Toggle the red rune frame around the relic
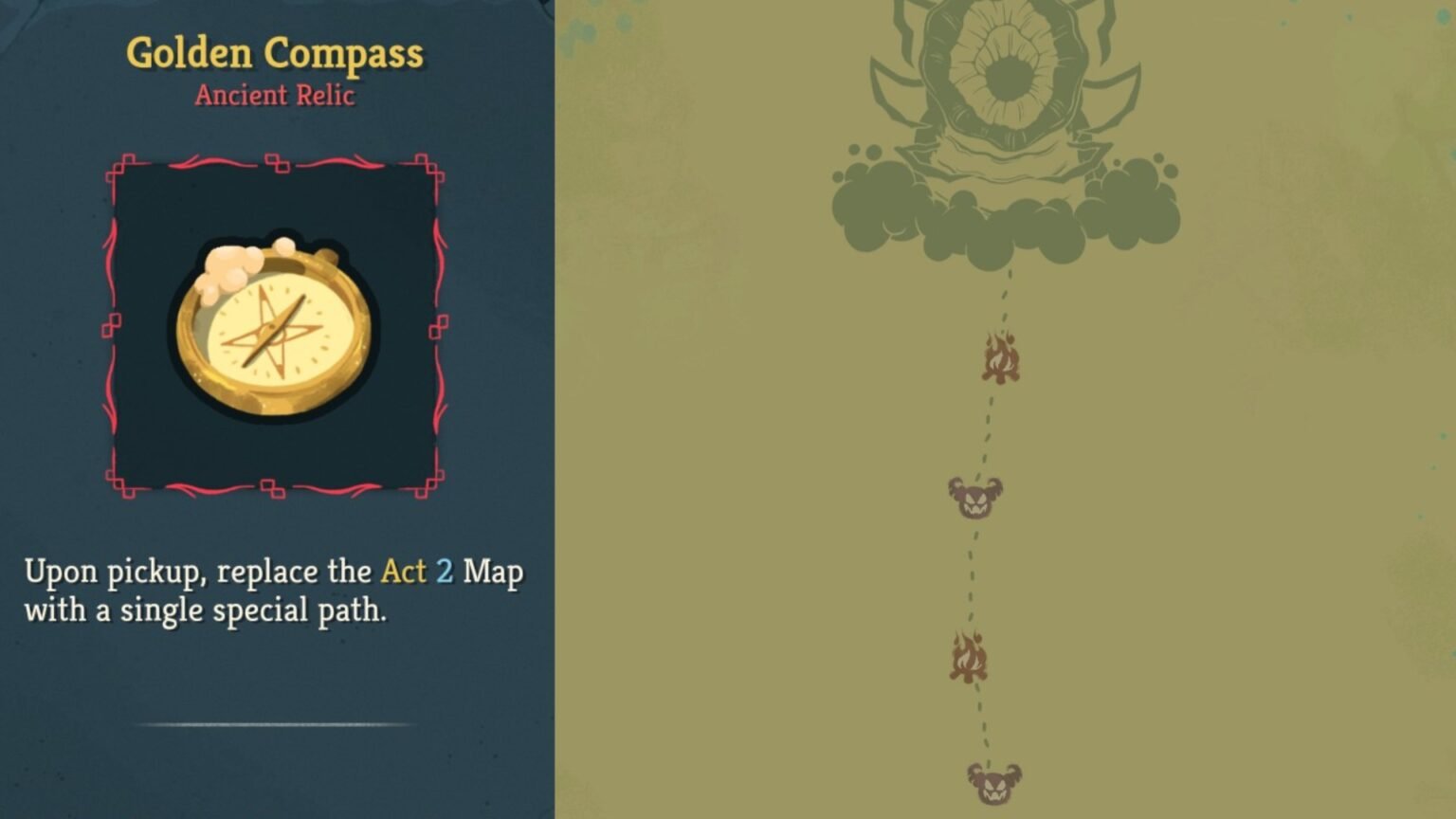The height and width of the screenshot is (819, 1456). pyautogui.click(x=278, y=161)
